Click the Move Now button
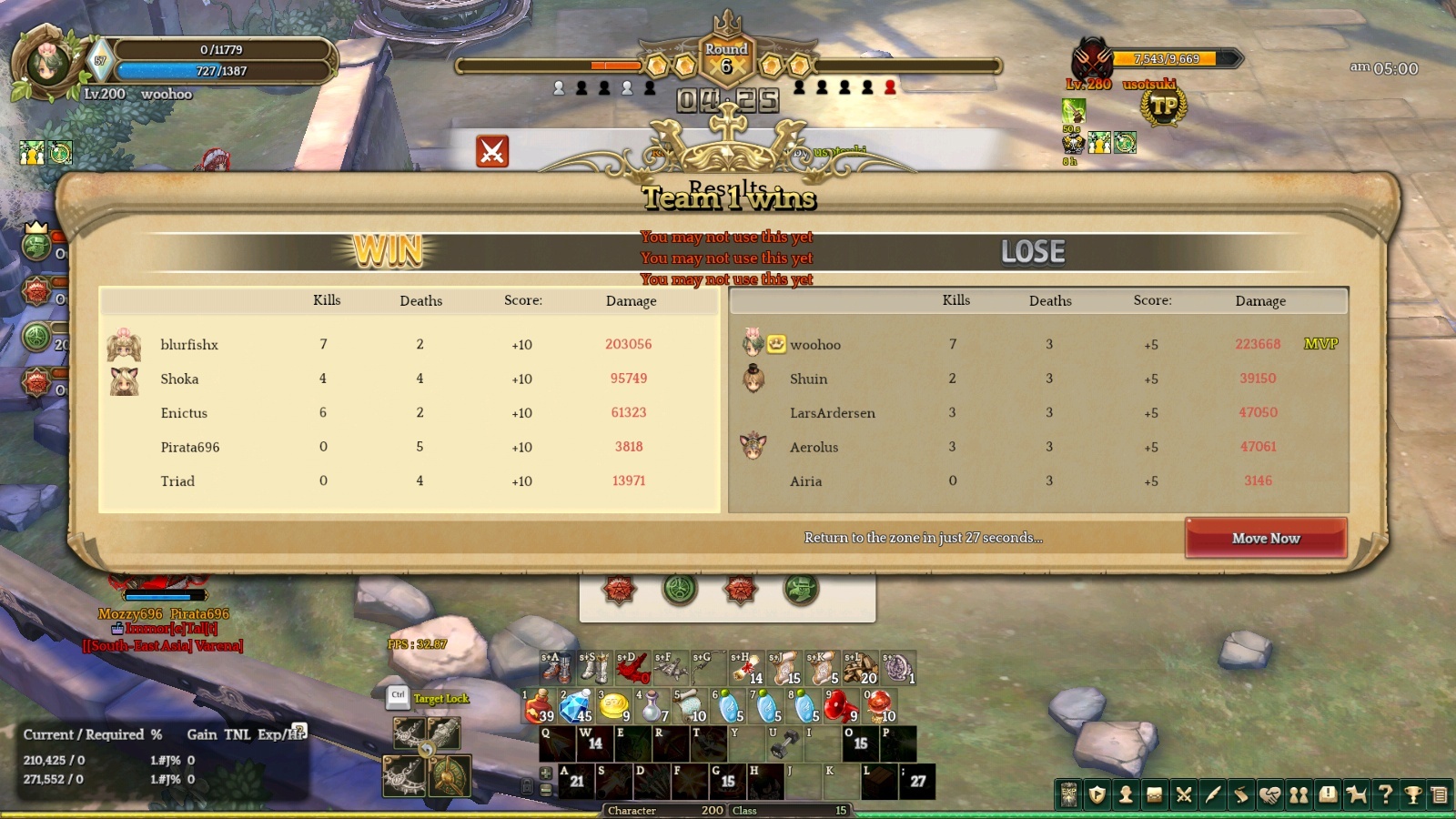 [x=1265, y=538]
